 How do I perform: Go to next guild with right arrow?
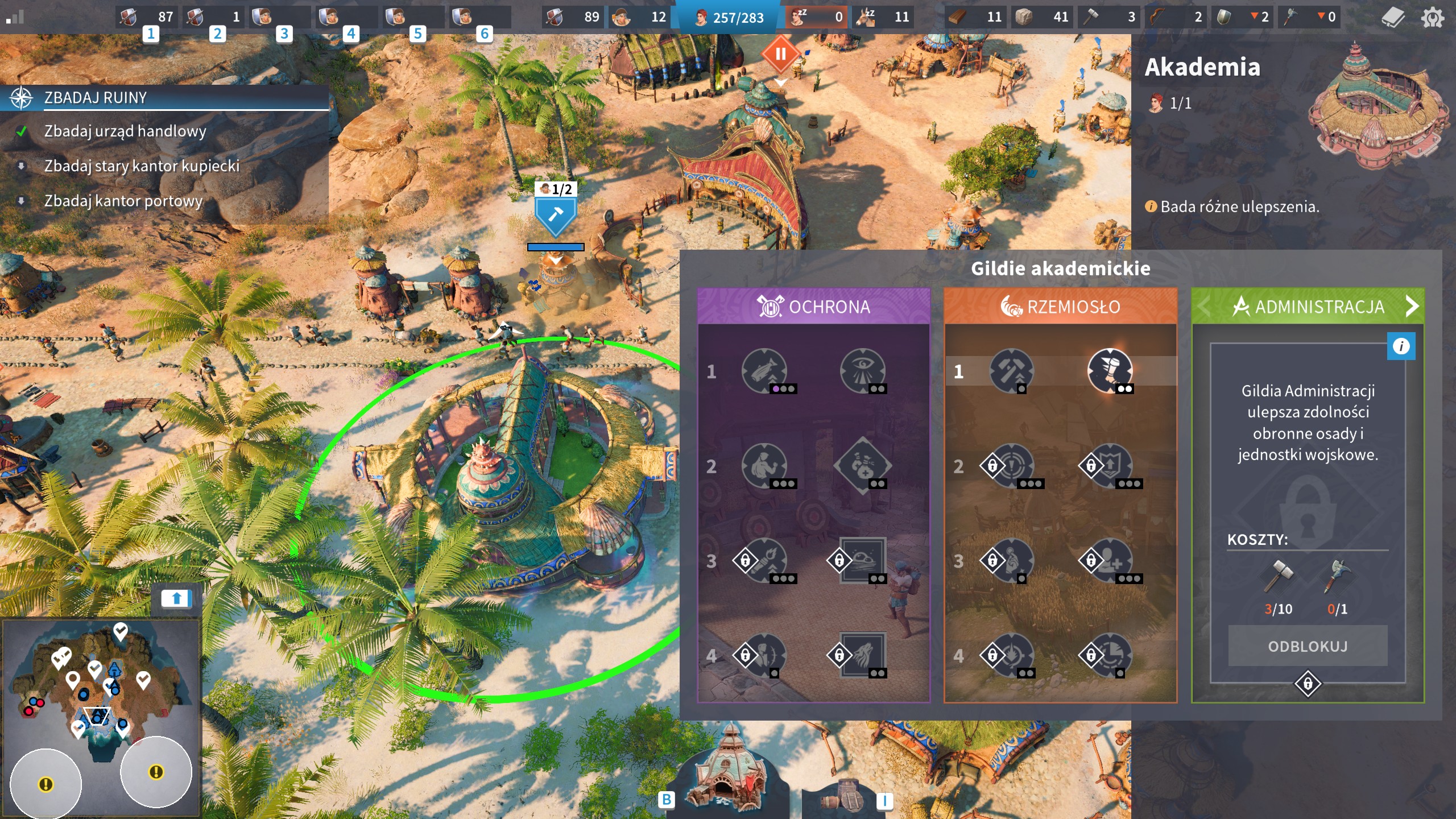[x=1412, y=307]
